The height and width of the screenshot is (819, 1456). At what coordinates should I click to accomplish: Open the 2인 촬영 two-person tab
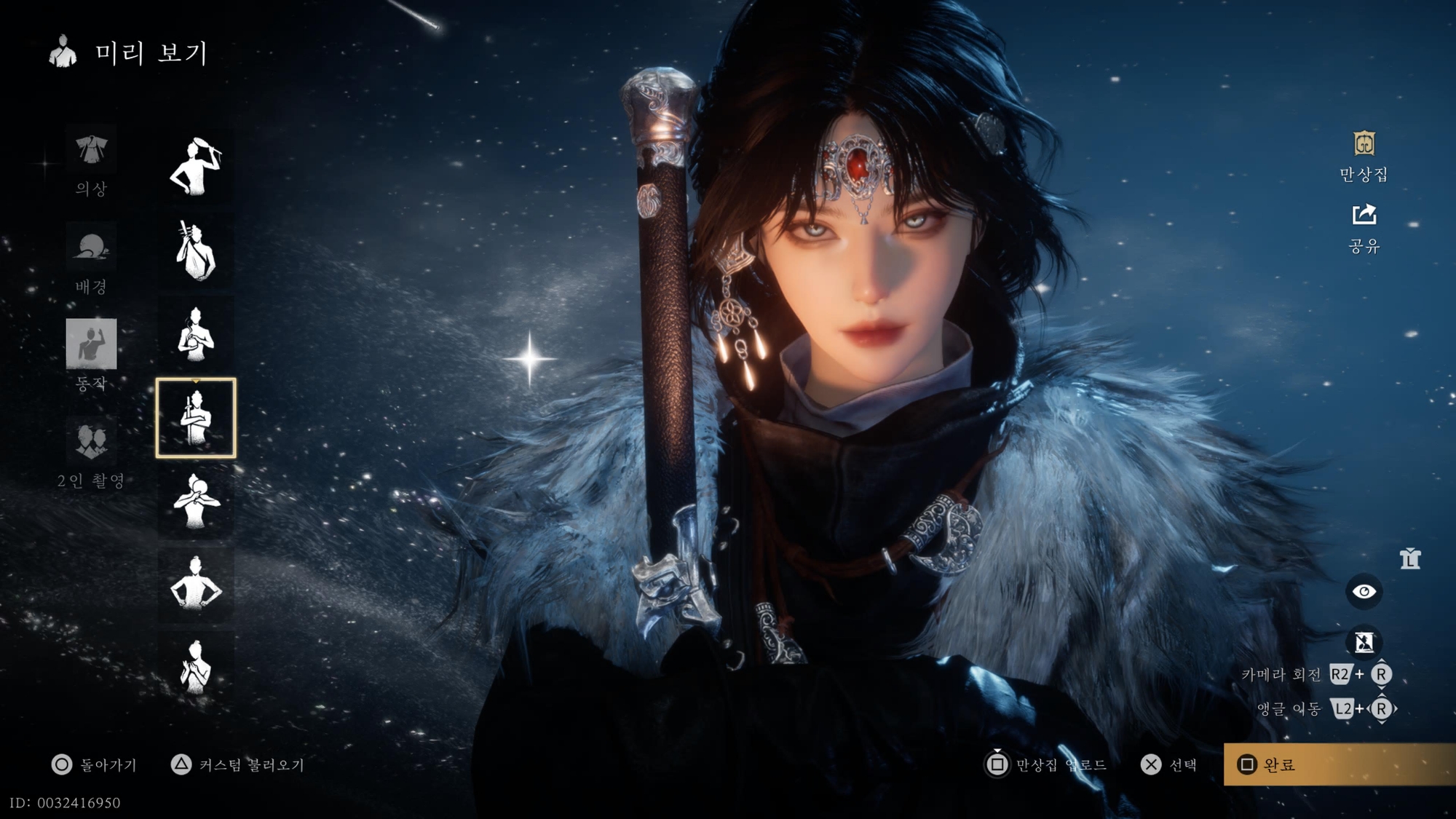pyautogui.click(x=91, y=452)
